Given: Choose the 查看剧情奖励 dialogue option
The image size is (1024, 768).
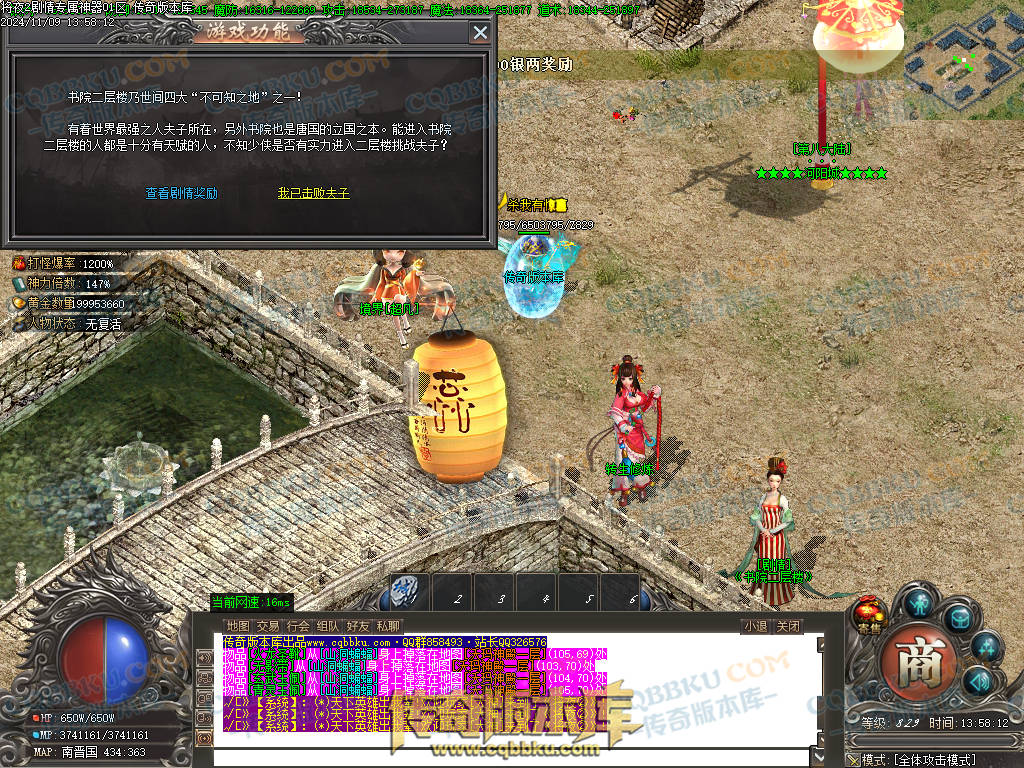Looking at the screenshot, I should coord(181,193).
